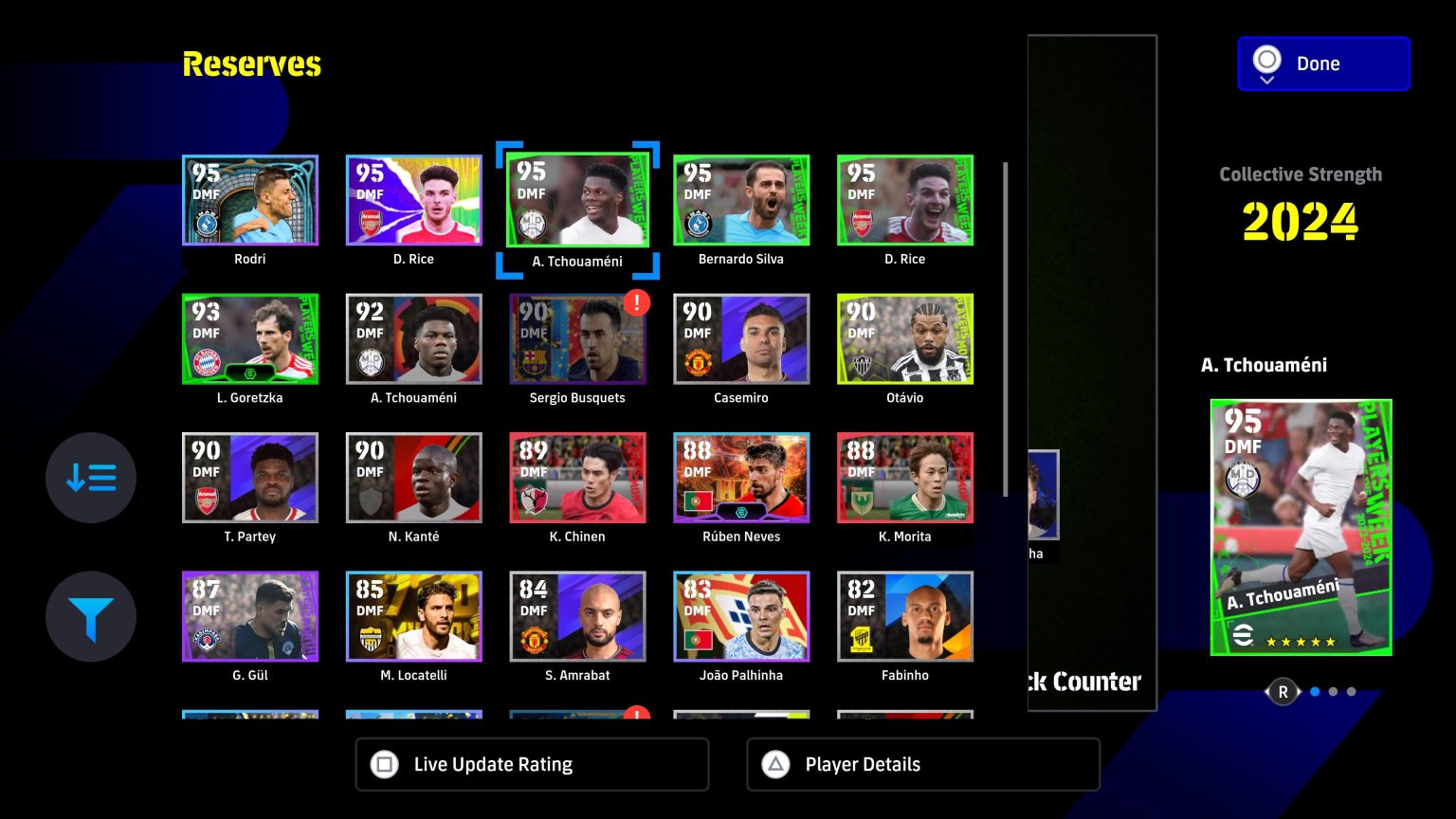1456x819 pixels.
Task: Click the square gamepad icon beside Live Update Rating
Action: tap(384, 764)
